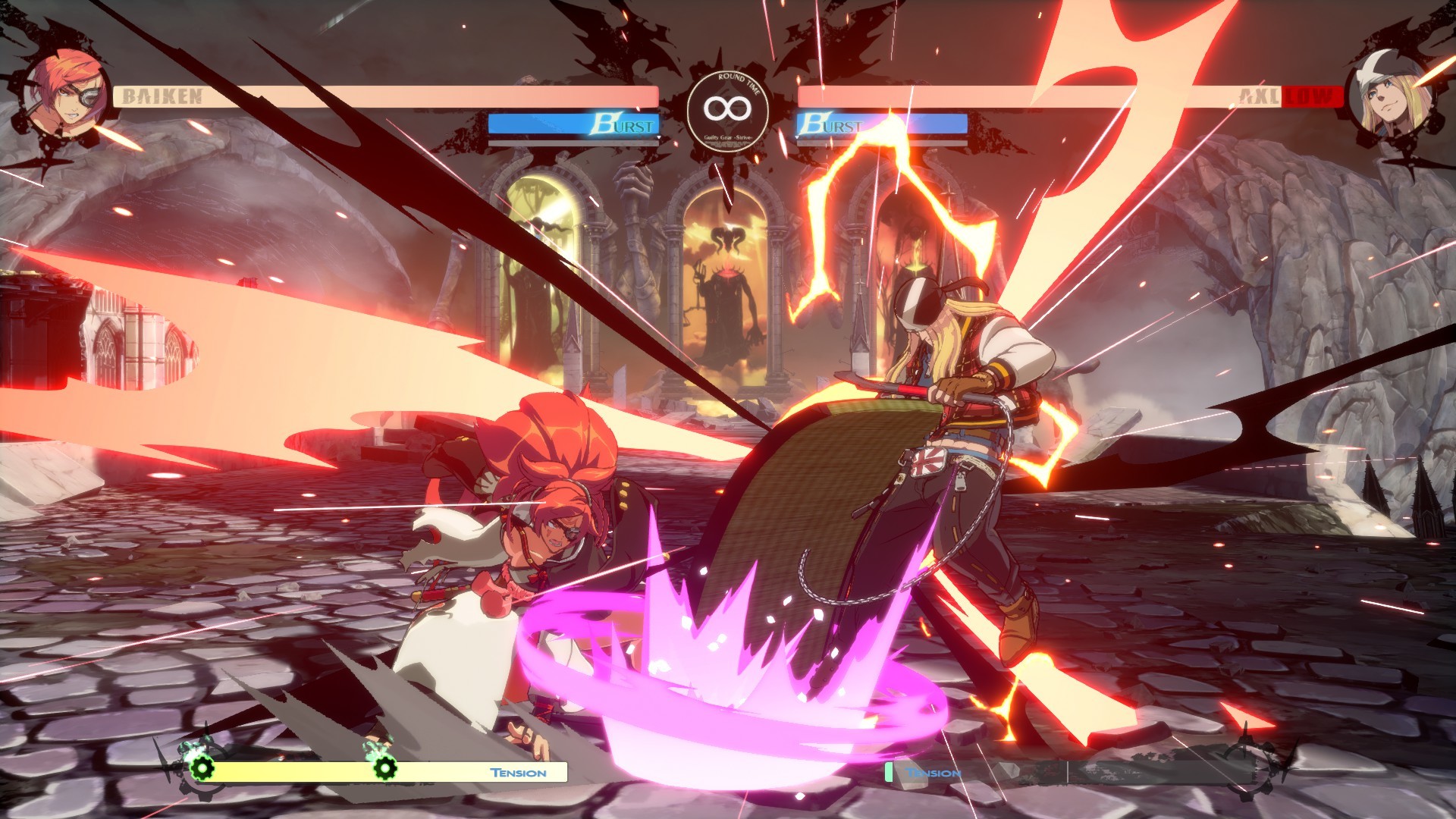Click the left BURST text button
1456x819 pixels.
pos(624,123)
